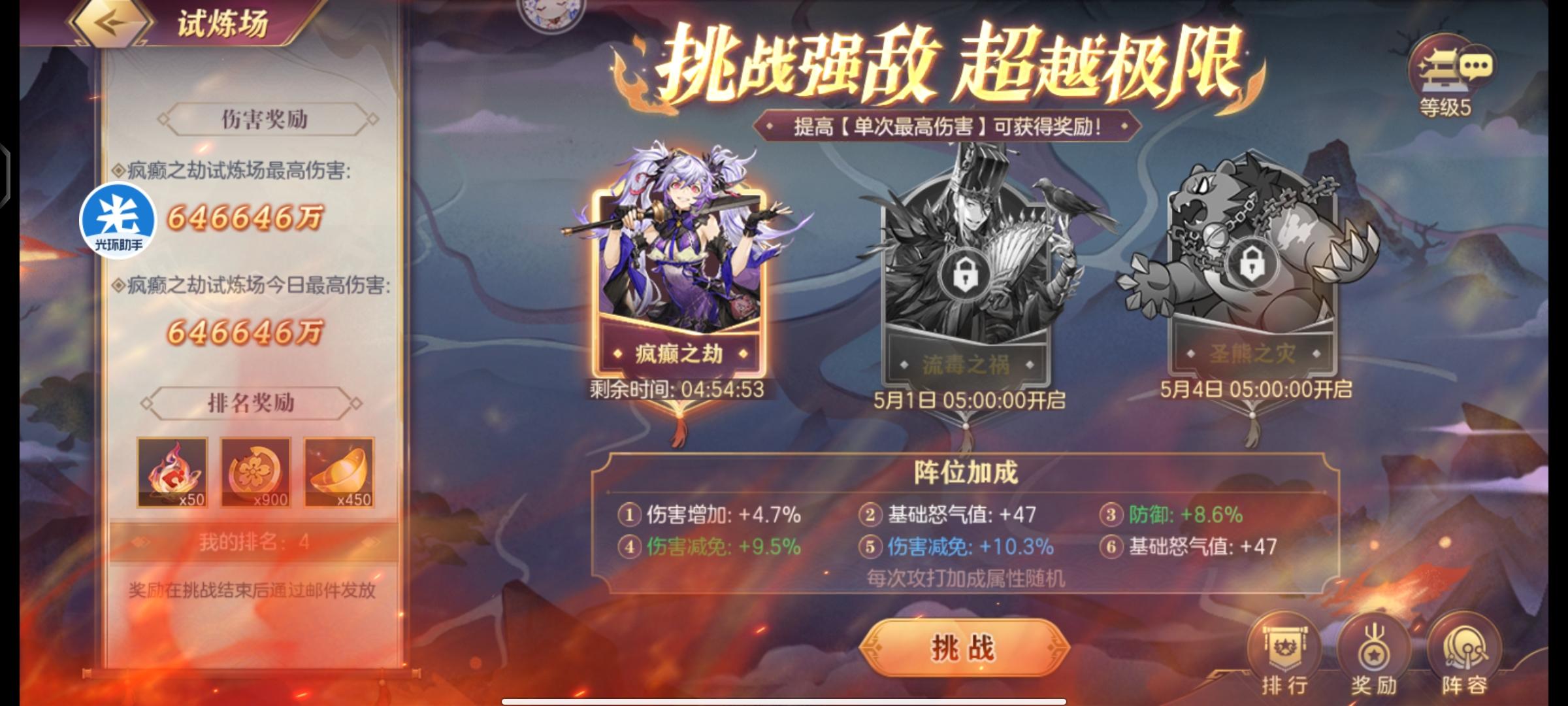Click the flame item worth x50
Screen dimensions: 1568x706
tap(171, 473)
